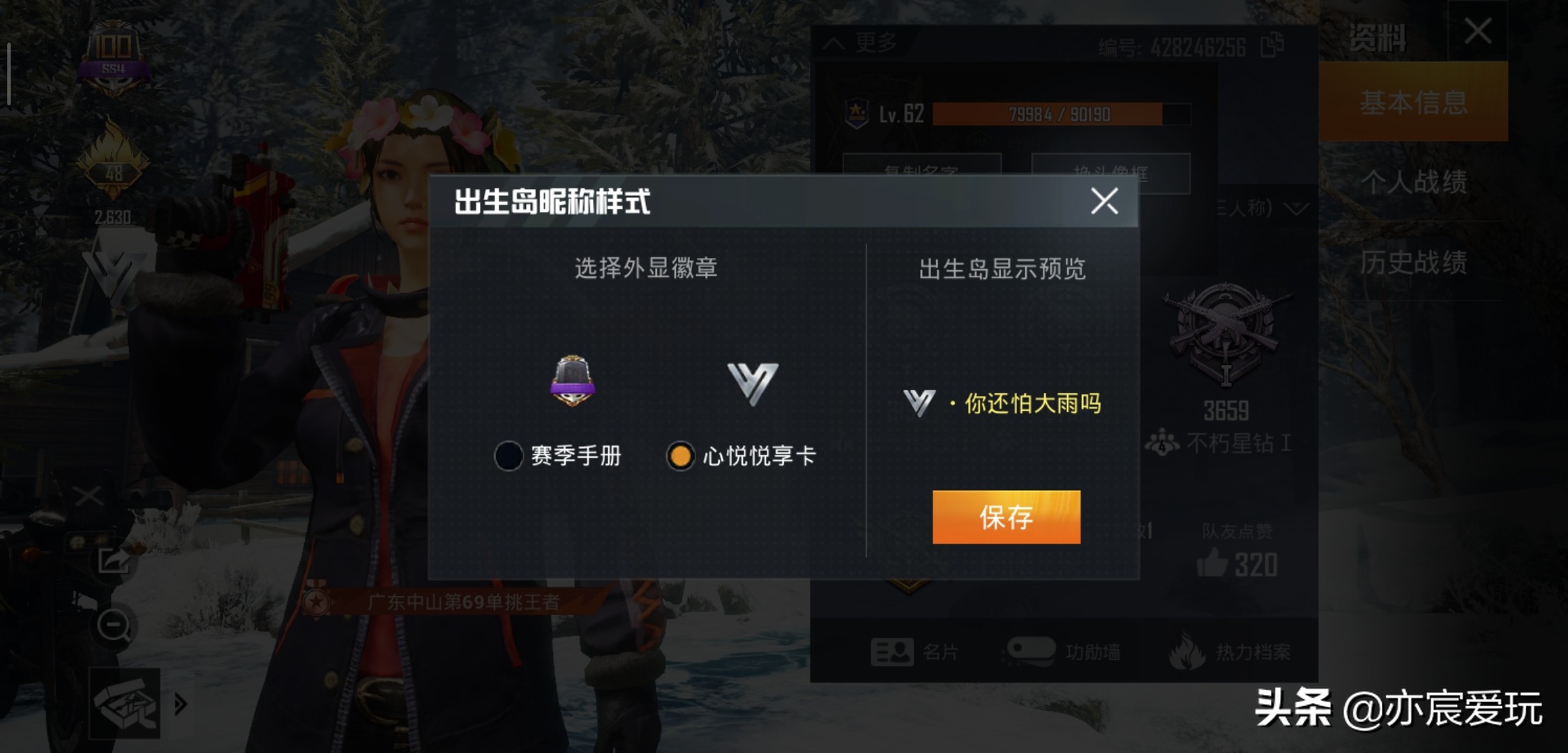1568x753 pixels.
Task: Select the 心悦悦享卡 radio button
Action: 681,453
